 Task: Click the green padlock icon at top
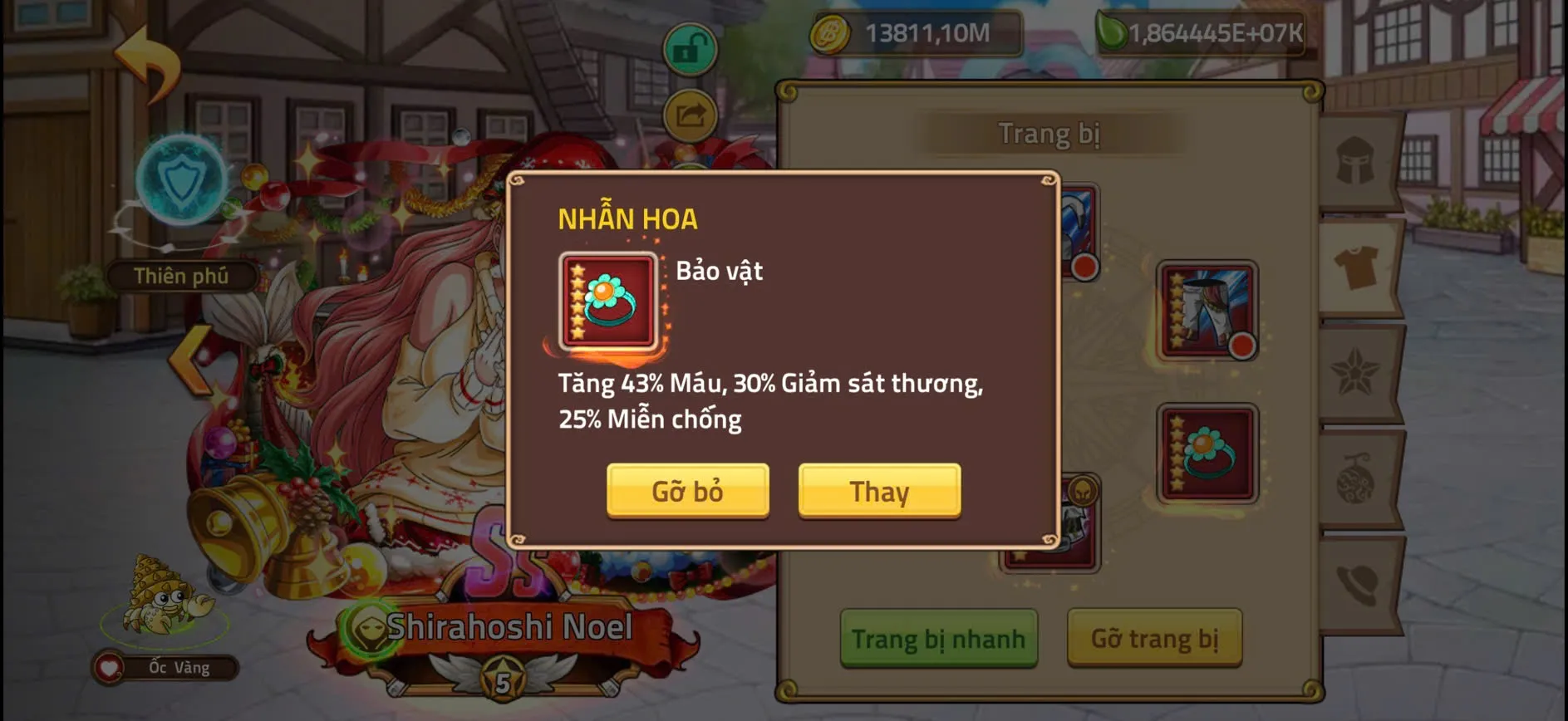(x=690, y=47)
